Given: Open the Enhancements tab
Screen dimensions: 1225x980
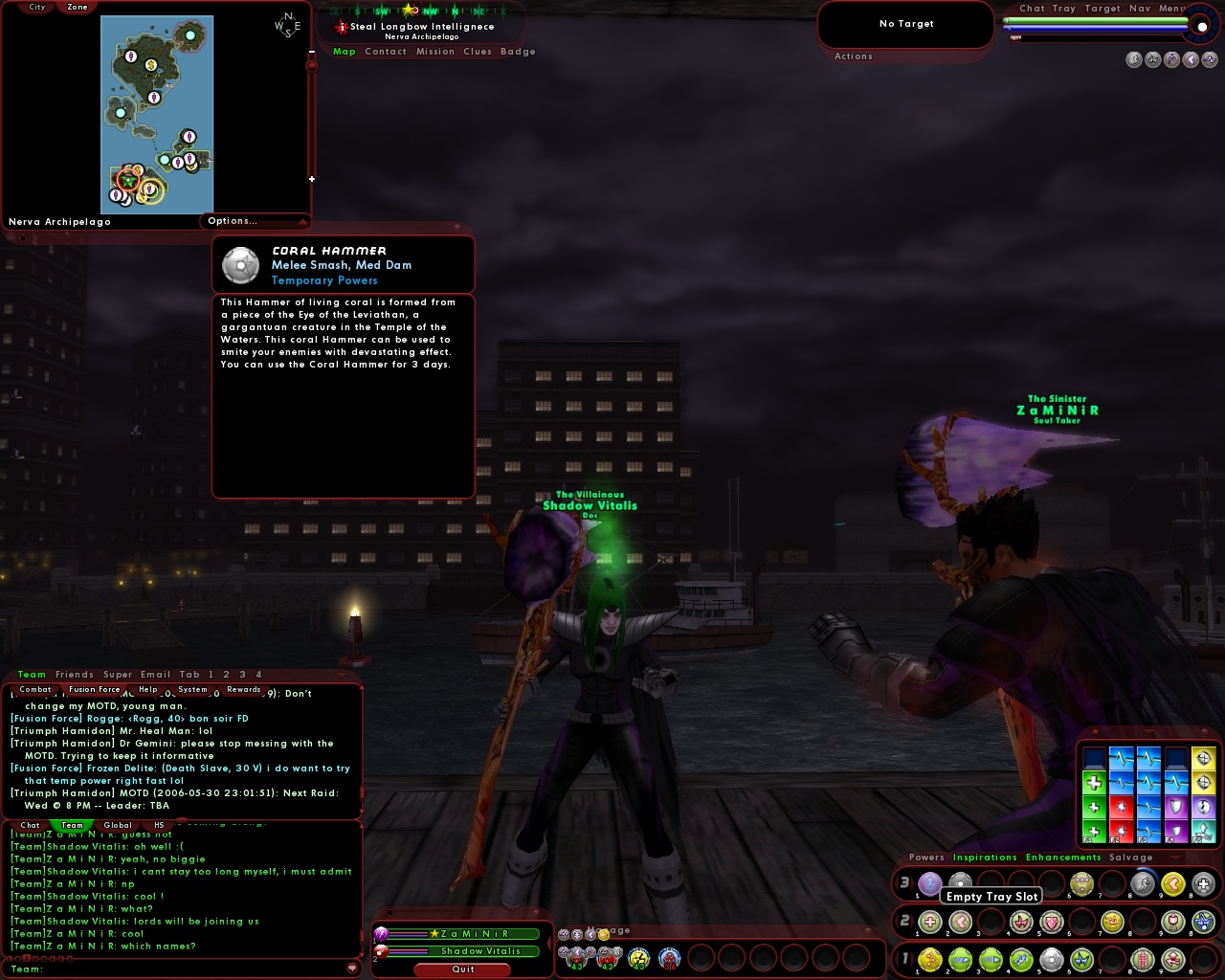Looking at the screenshot, I should tap(1063, 857).
